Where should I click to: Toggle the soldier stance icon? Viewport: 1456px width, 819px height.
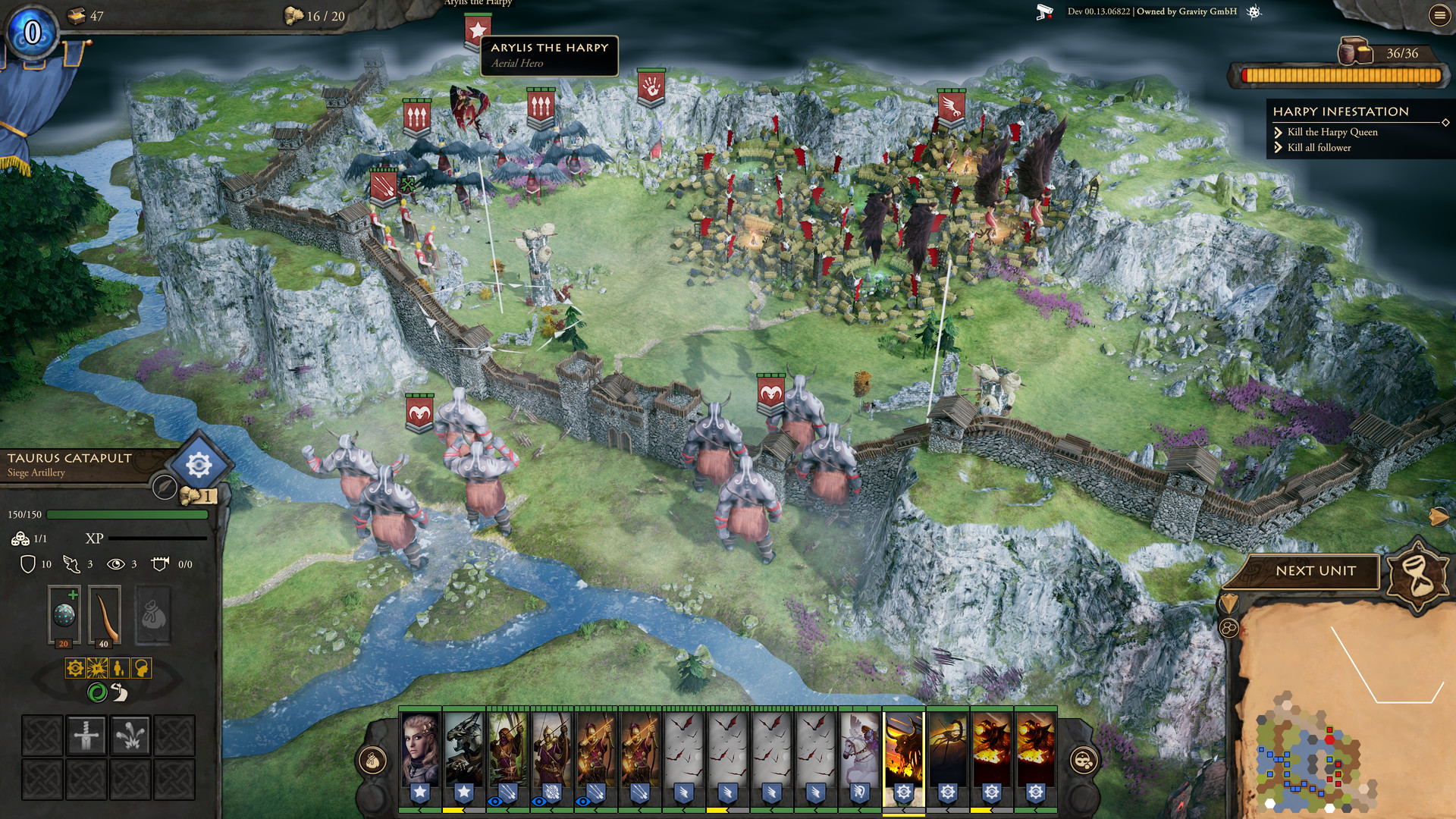tap(118, 669)
